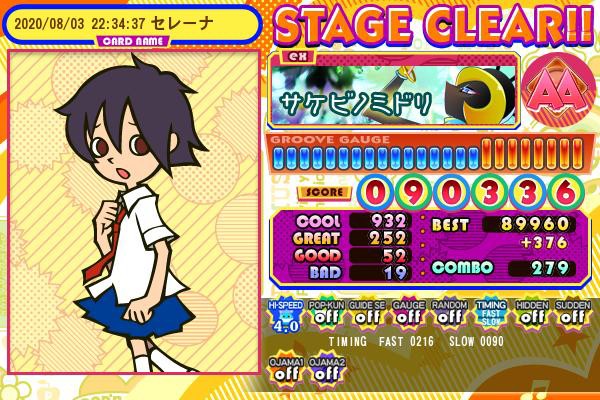Toggle the RANDOM option

[447, 313]
